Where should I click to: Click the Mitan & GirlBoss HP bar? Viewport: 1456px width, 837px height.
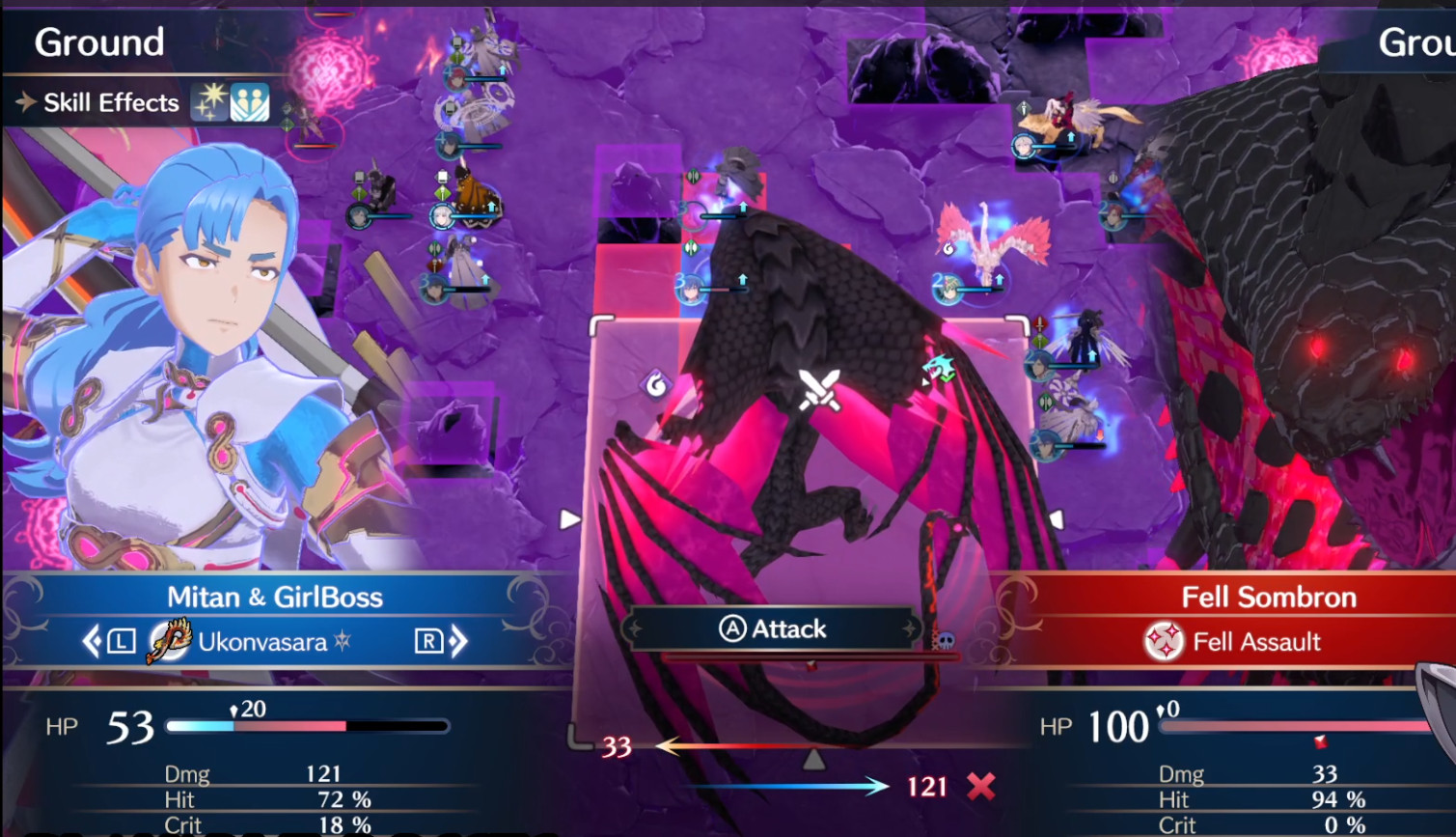coord(309,726)
